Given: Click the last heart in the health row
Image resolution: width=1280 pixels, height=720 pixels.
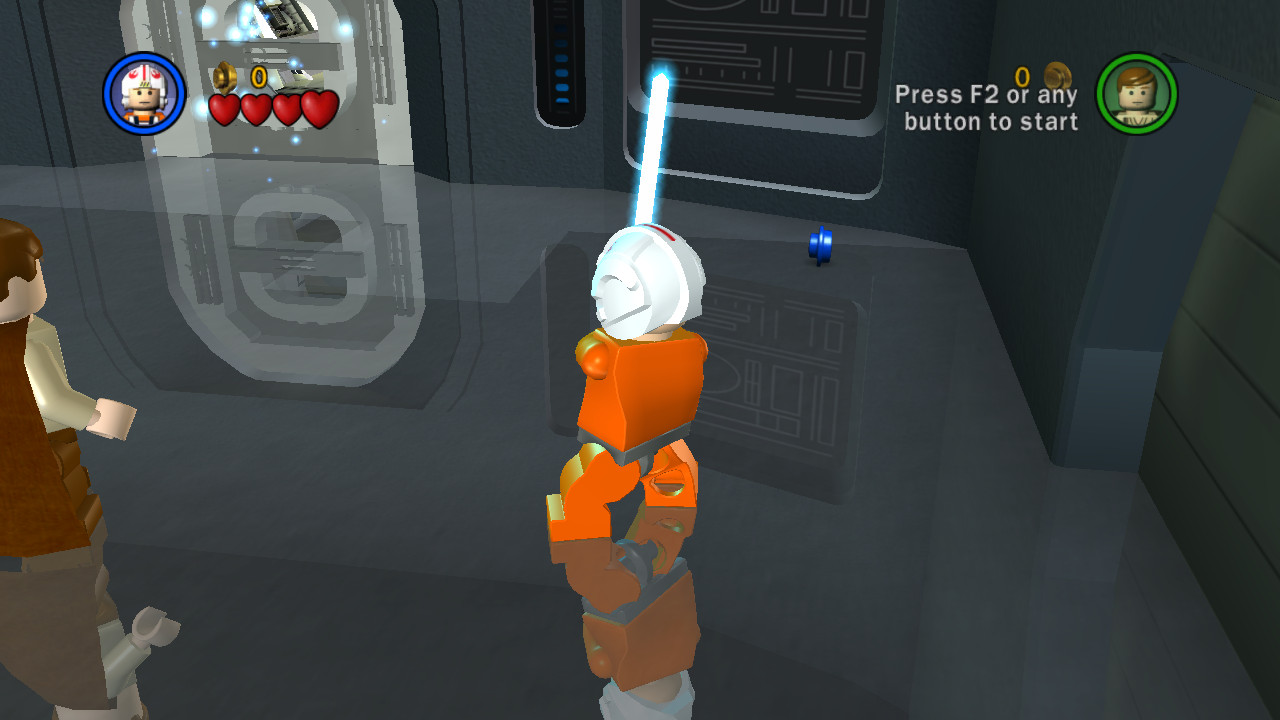Looking at the screenshot, I should coord(321,109).
